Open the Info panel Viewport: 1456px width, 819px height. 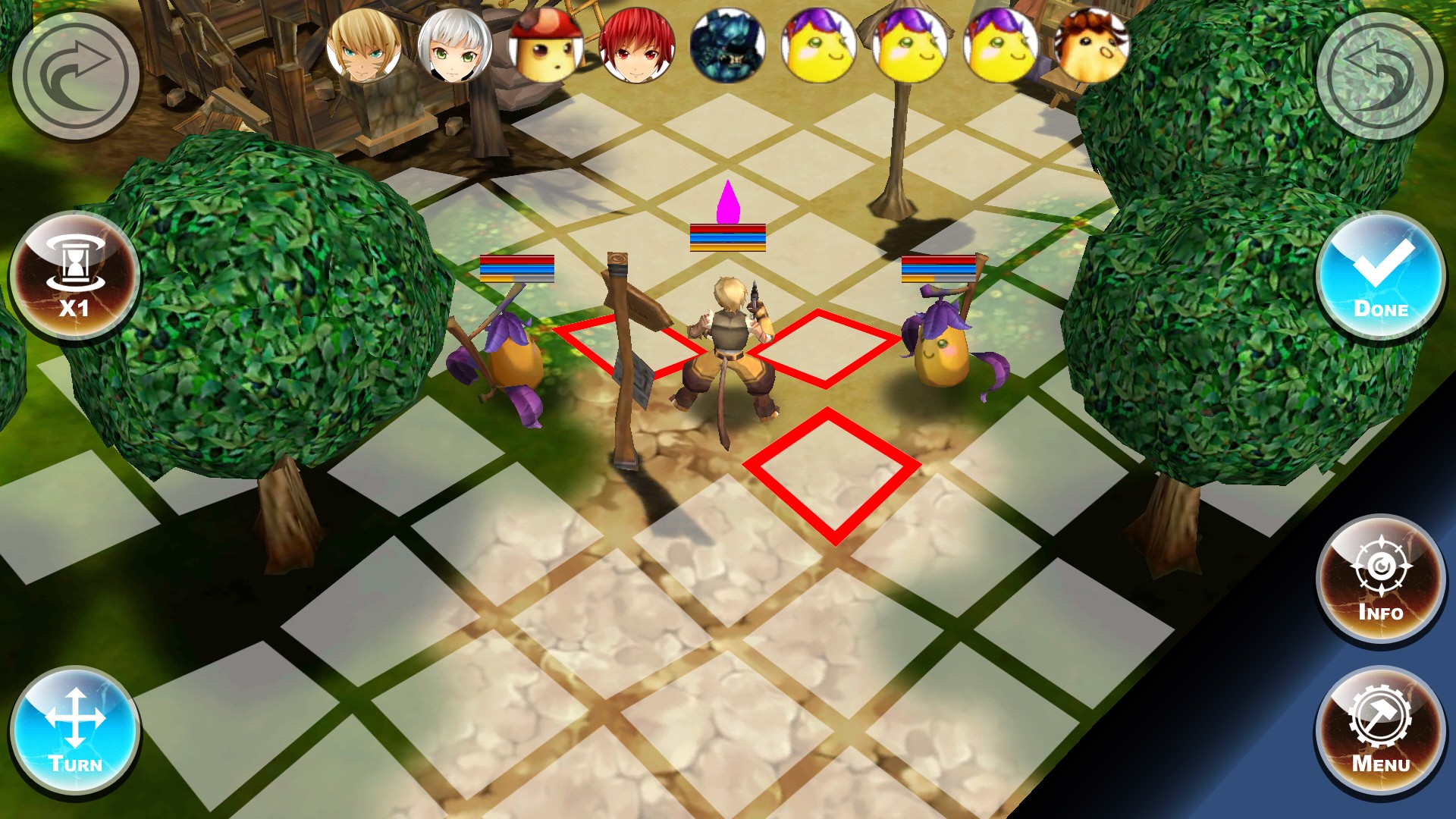point(1380,581)
